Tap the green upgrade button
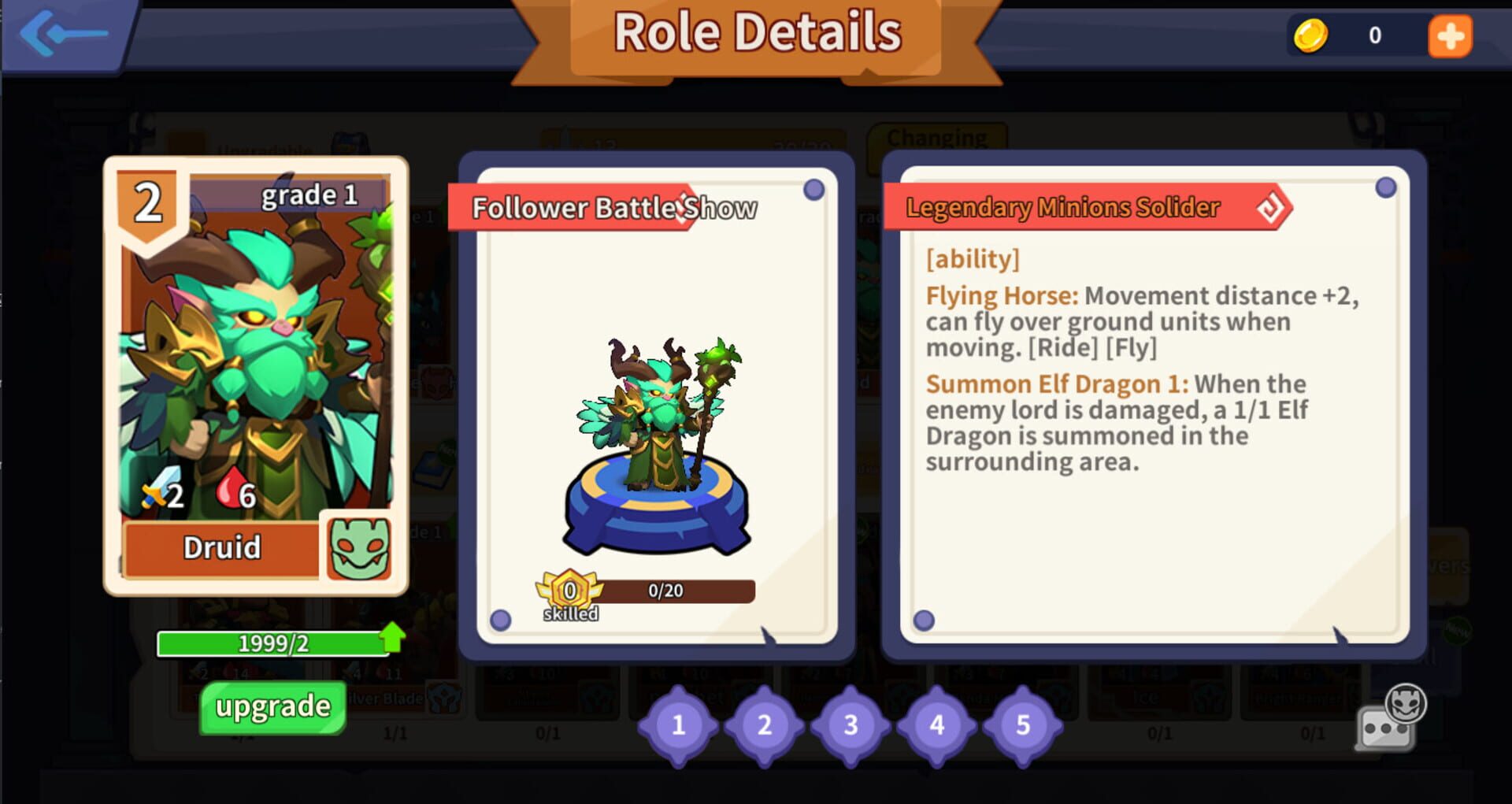 point(271,706)
